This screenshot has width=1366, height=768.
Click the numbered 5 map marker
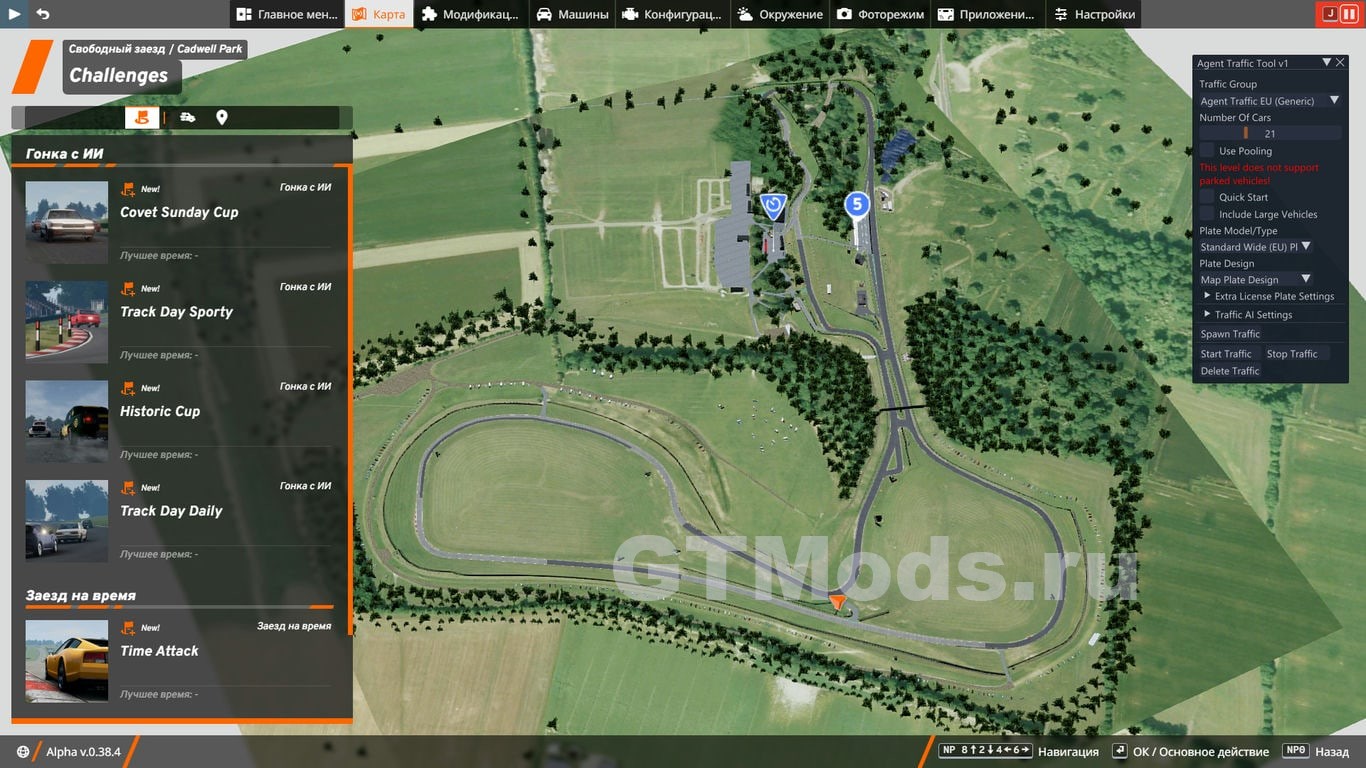(x=856, y=205)
